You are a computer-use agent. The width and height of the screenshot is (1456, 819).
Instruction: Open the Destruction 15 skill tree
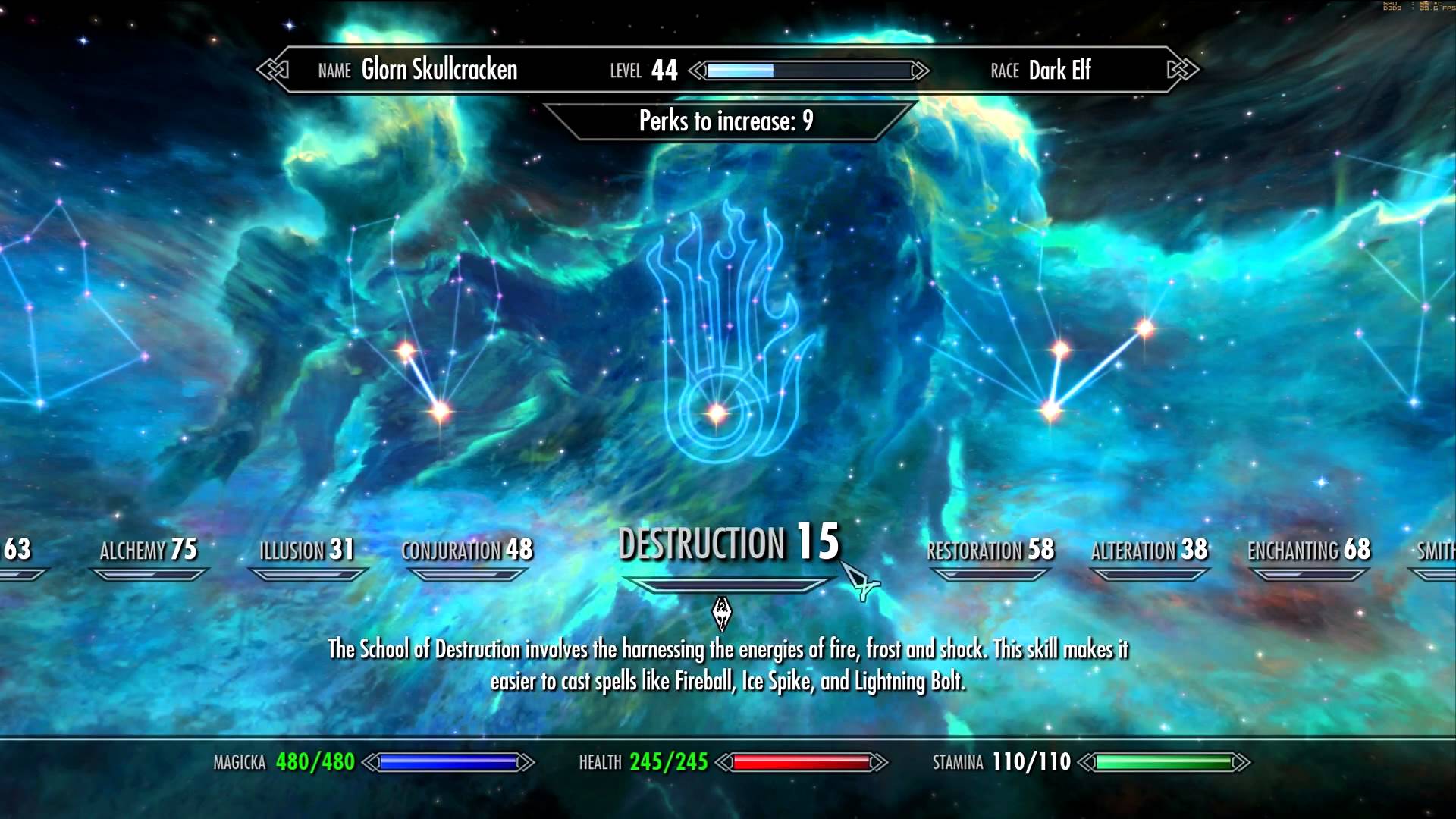729,544
